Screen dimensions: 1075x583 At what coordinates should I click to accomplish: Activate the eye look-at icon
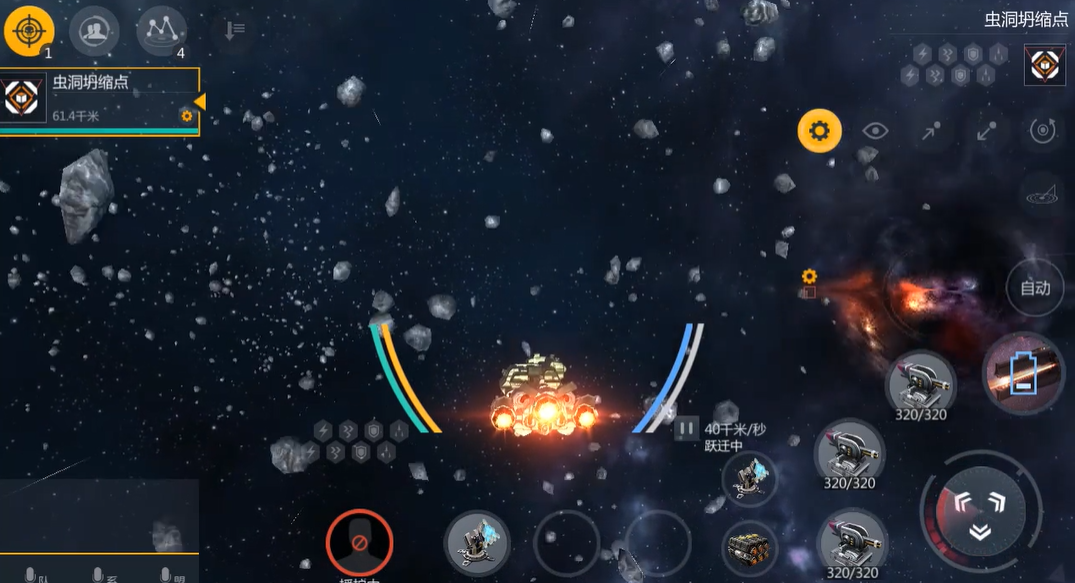tap(876, 131)
